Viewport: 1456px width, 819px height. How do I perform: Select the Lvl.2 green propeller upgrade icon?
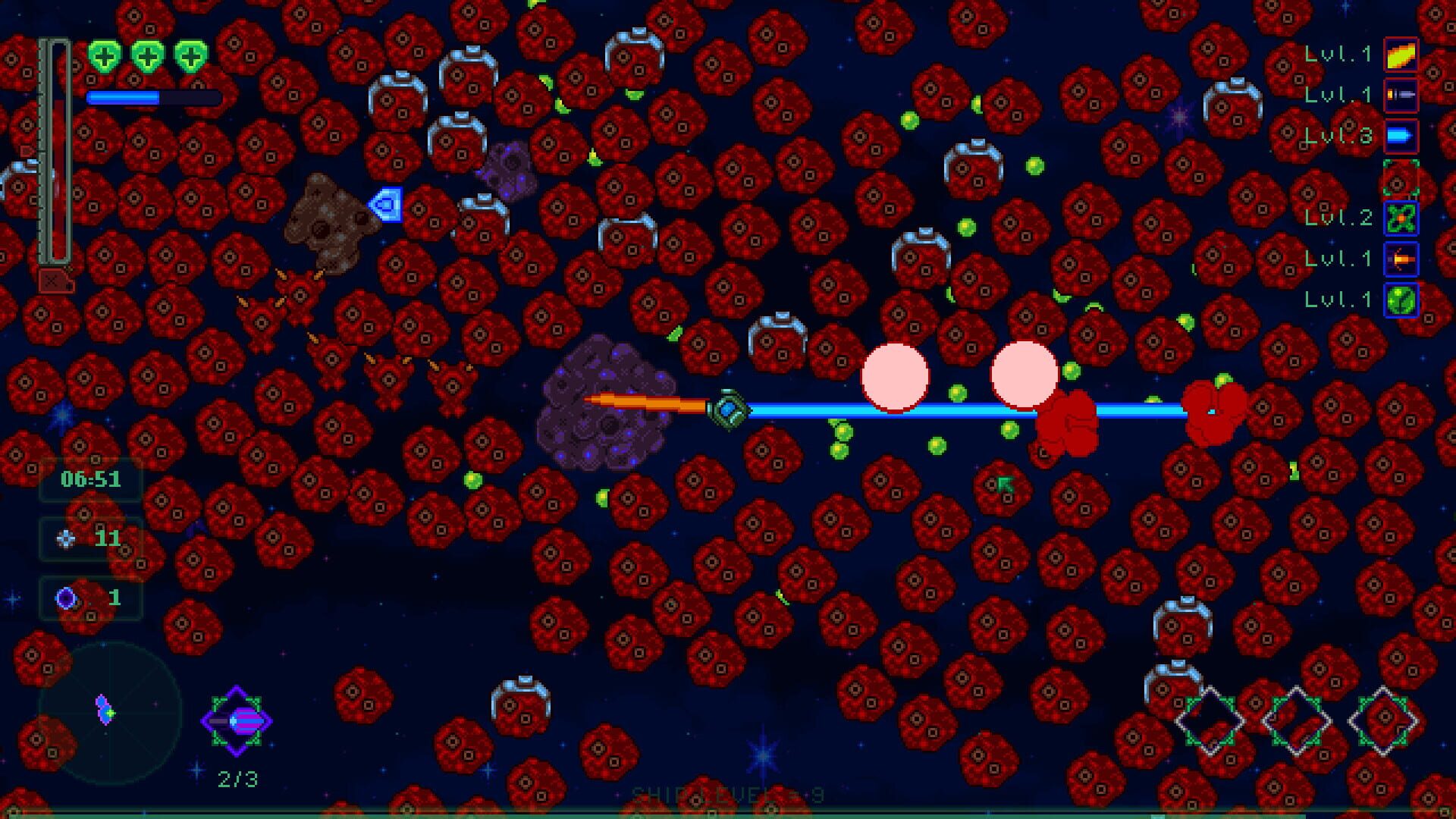pos(1401,218)
